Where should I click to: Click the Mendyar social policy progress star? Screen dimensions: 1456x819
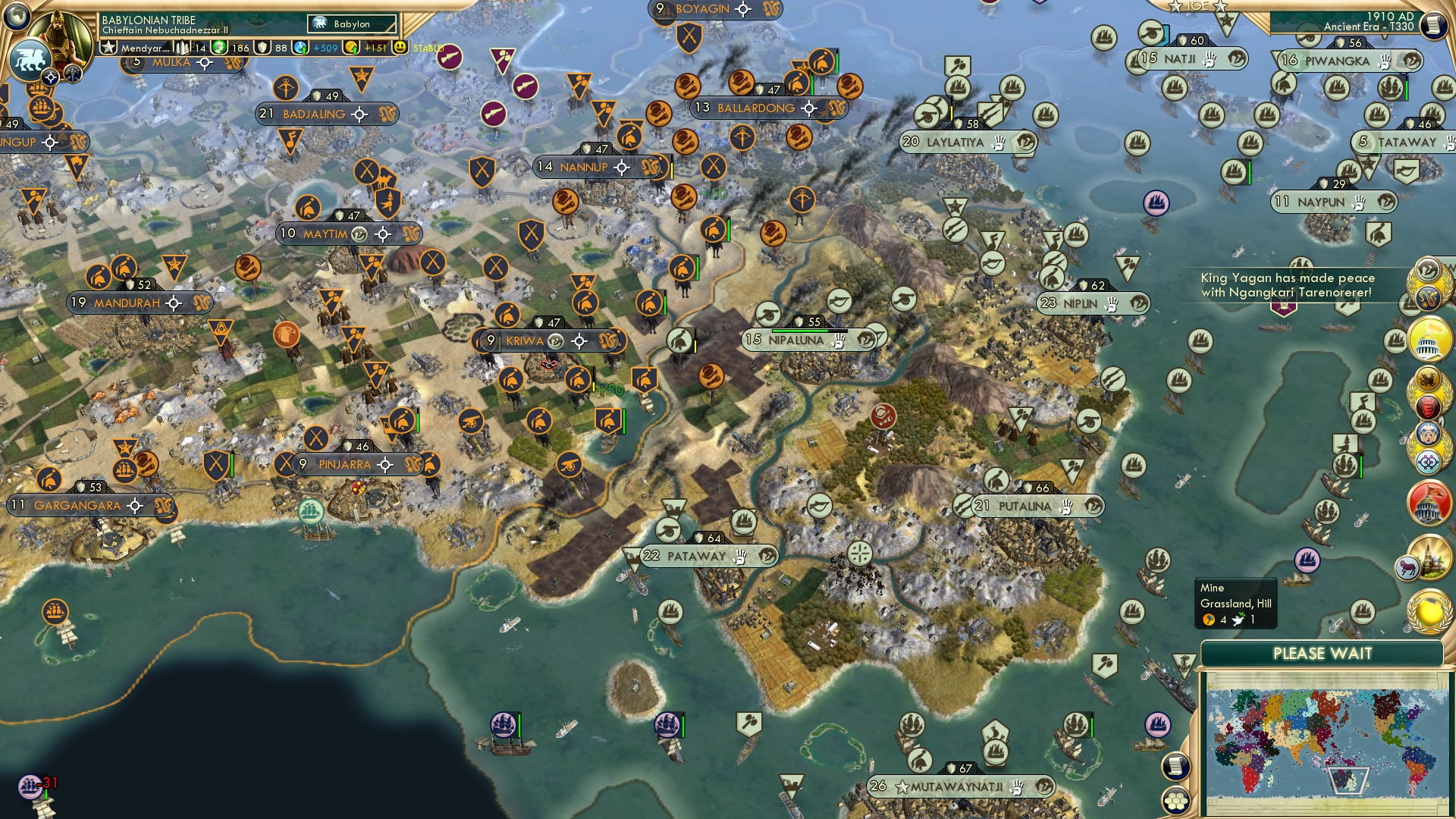[109, 46]
